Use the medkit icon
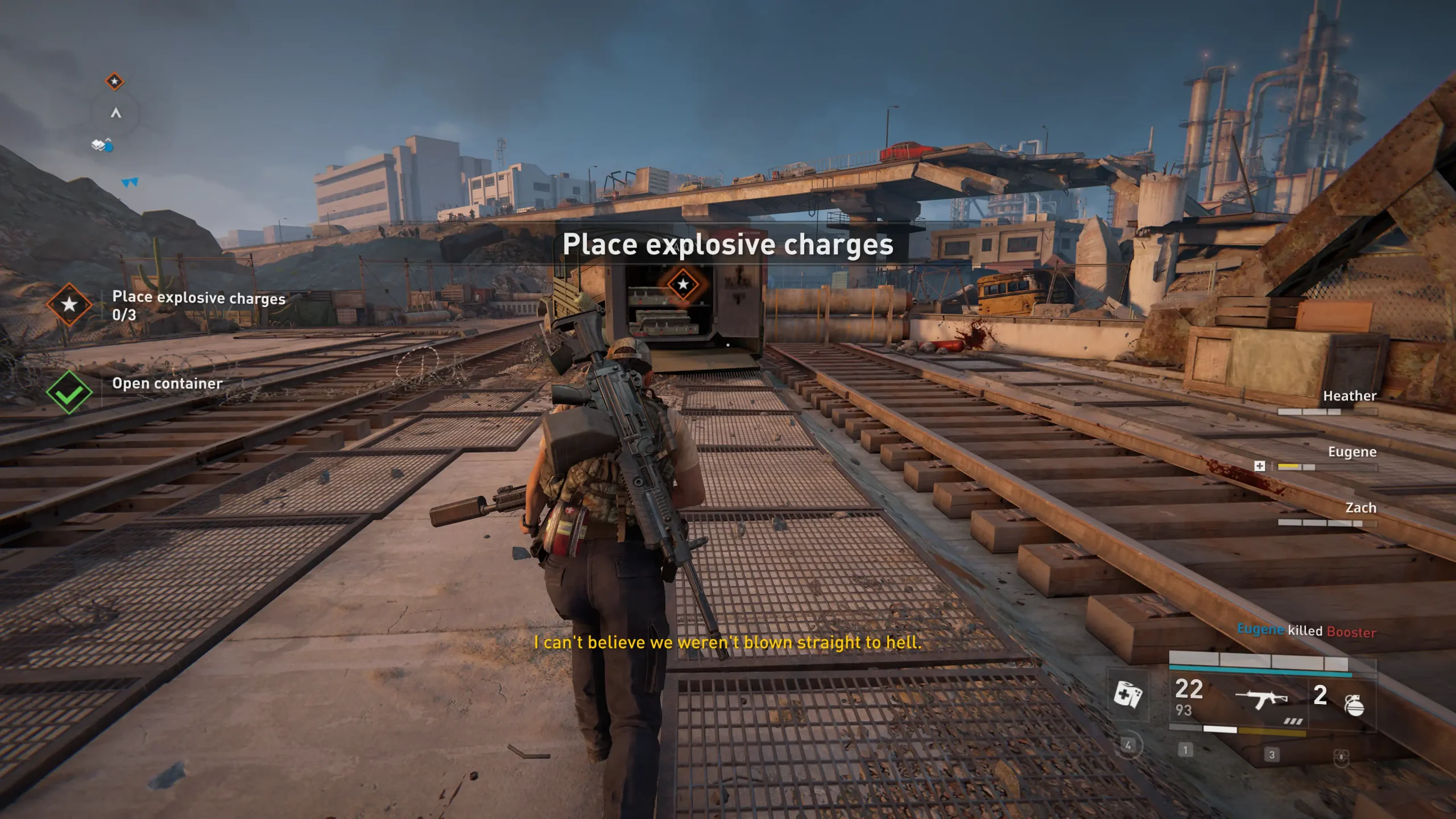Viewport: 1456px width, 819px height. (x=1127, y=694)
